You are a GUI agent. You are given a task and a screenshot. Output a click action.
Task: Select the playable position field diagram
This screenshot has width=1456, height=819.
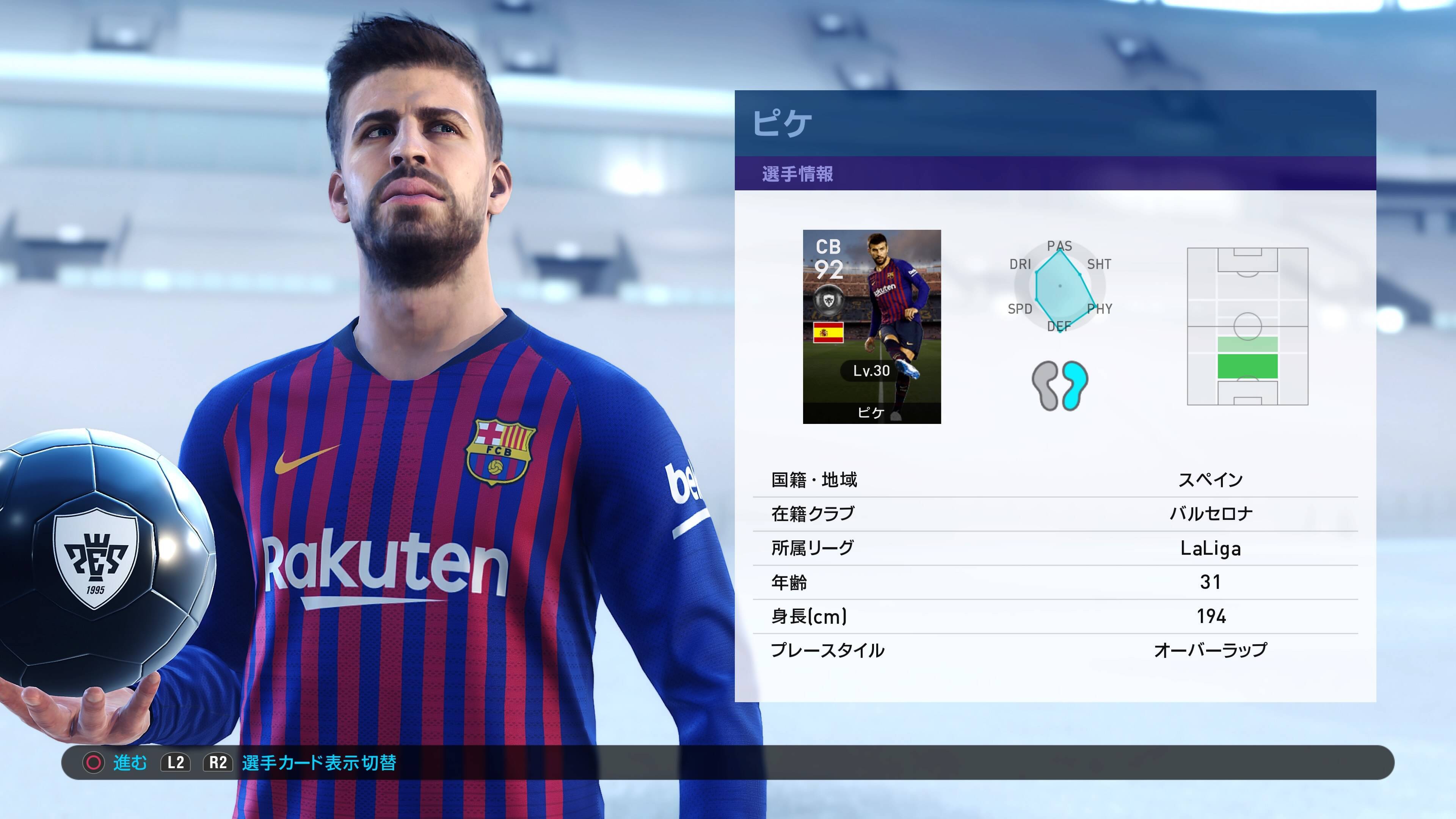pos(1247,326)
